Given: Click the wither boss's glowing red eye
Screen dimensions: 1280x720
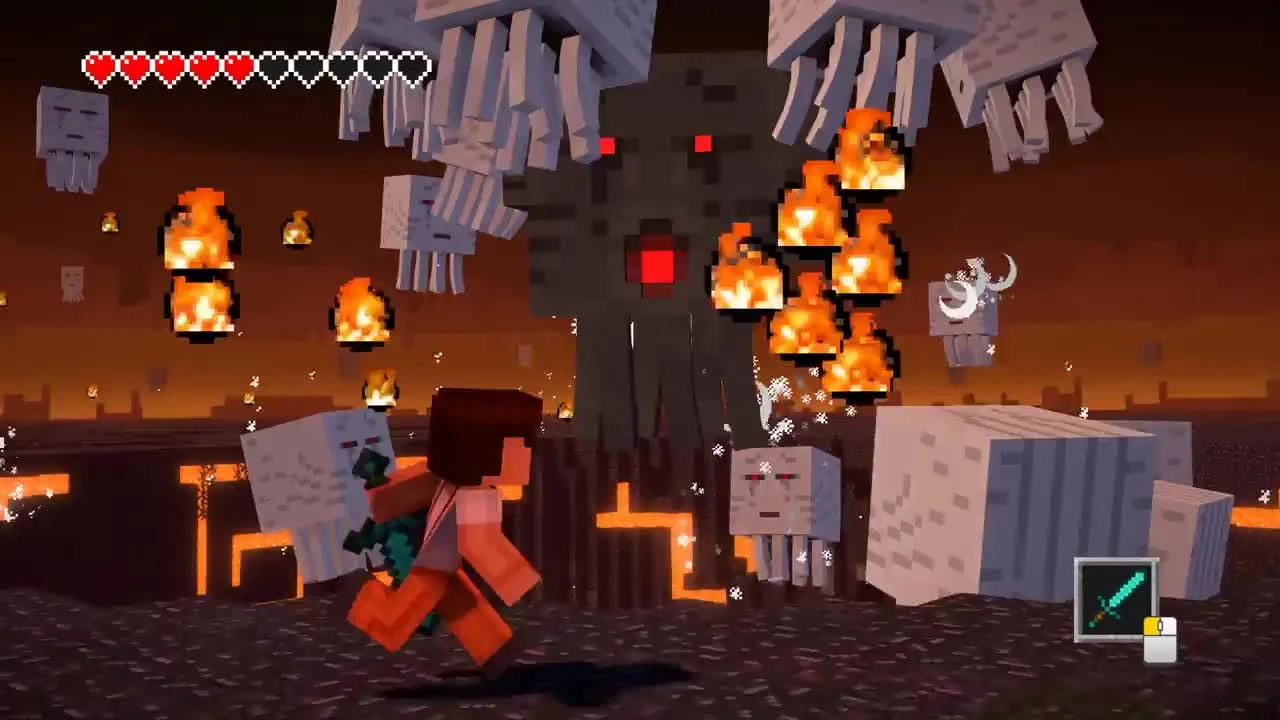Looking at the screenshot, I should pos(700,145).
